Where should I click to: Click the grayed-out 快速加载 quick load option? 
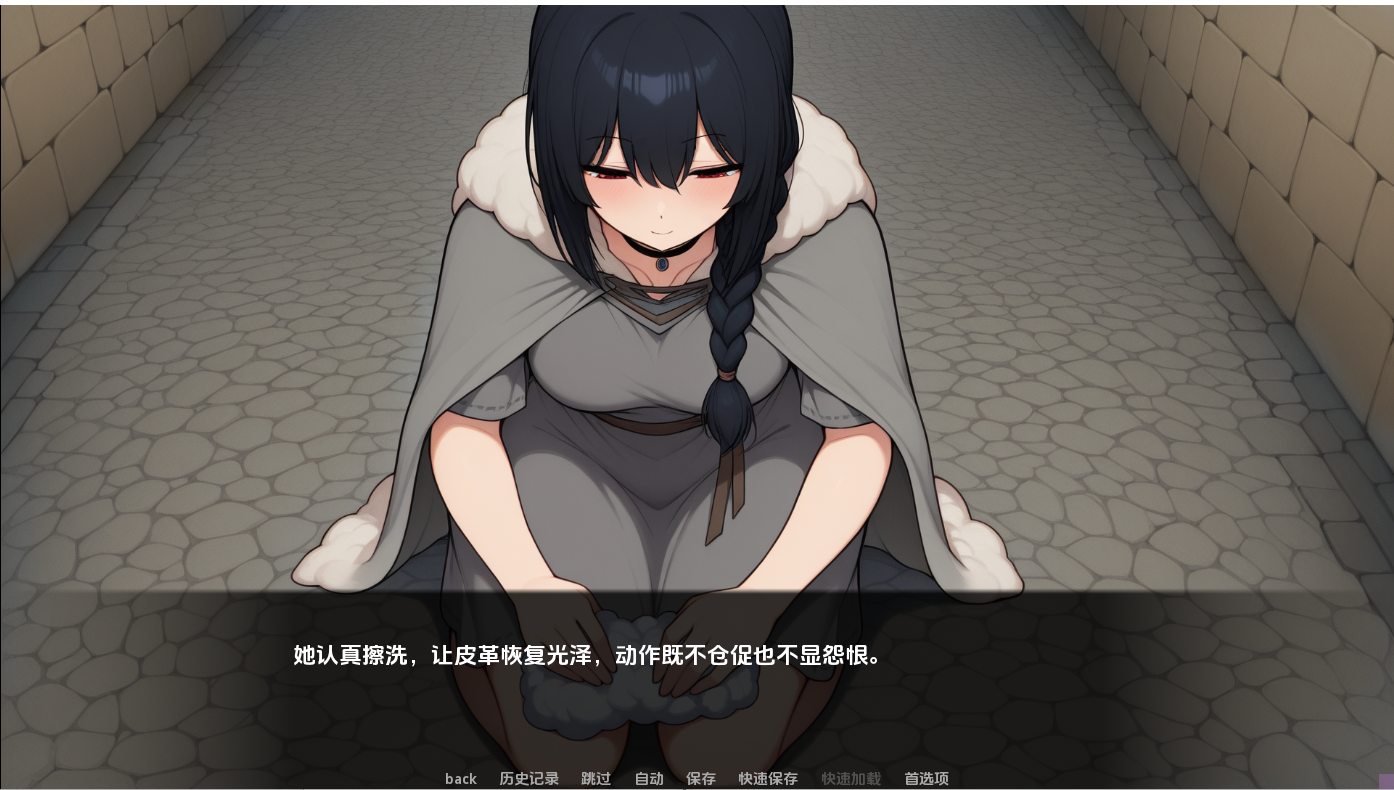click(851, 779)
